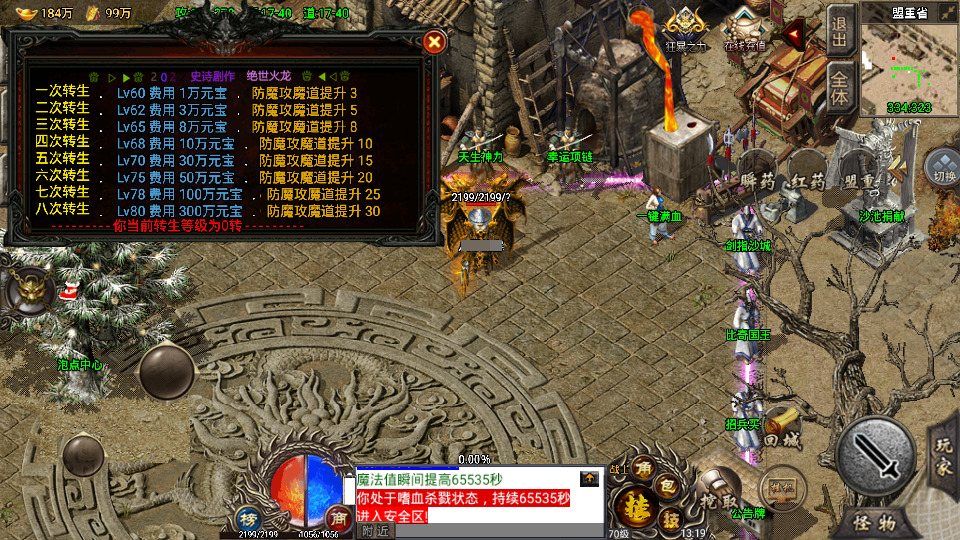Select the 怪物 (monsters) target tab
Viewport: 960px width, 540px height.
[875, 522]
